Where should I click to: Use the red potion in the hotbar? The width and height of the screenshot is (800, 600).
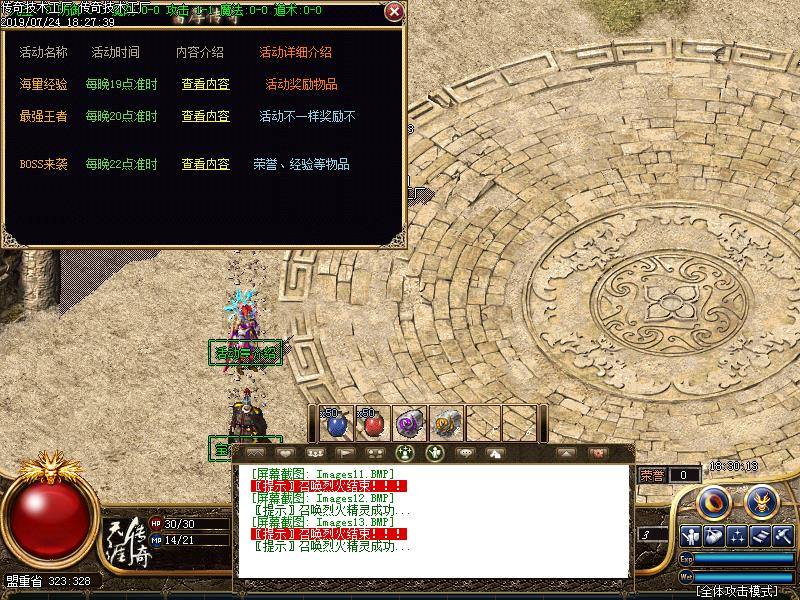point(373,423)
